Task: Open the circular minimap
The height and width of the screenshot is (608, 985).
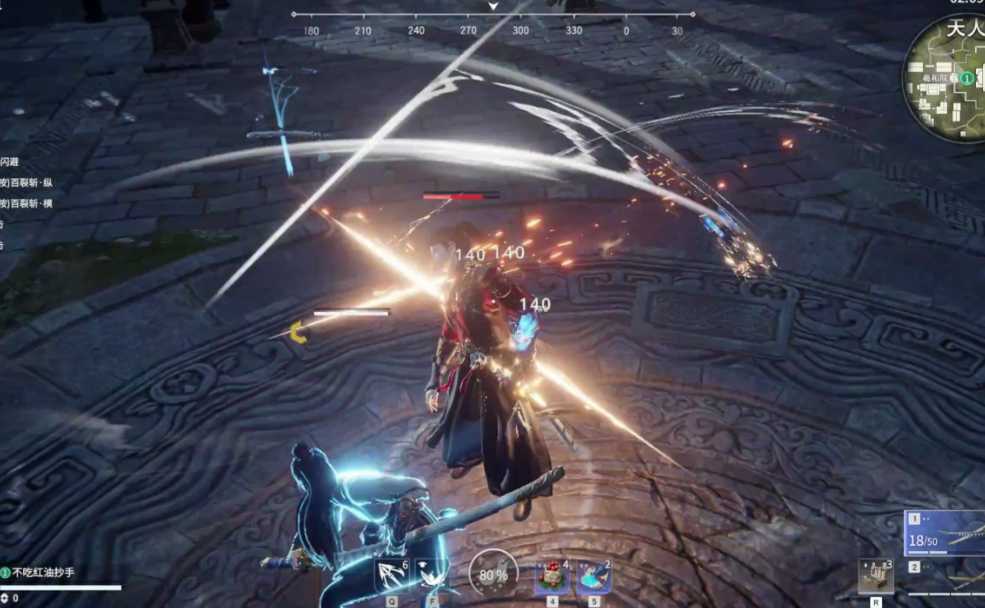Action: coord(946,78)
